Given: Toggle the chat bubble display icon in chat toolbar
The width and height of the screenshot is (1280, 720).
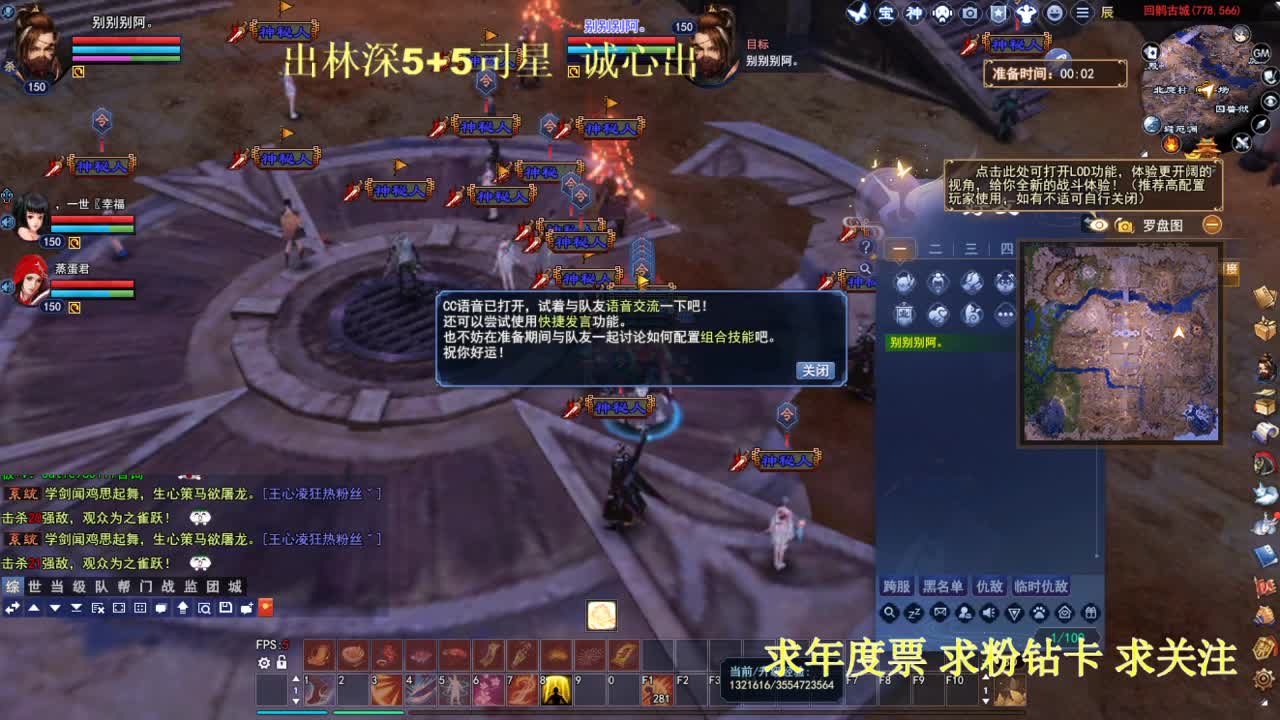Looking at the screenshot, I should [161, 608].
